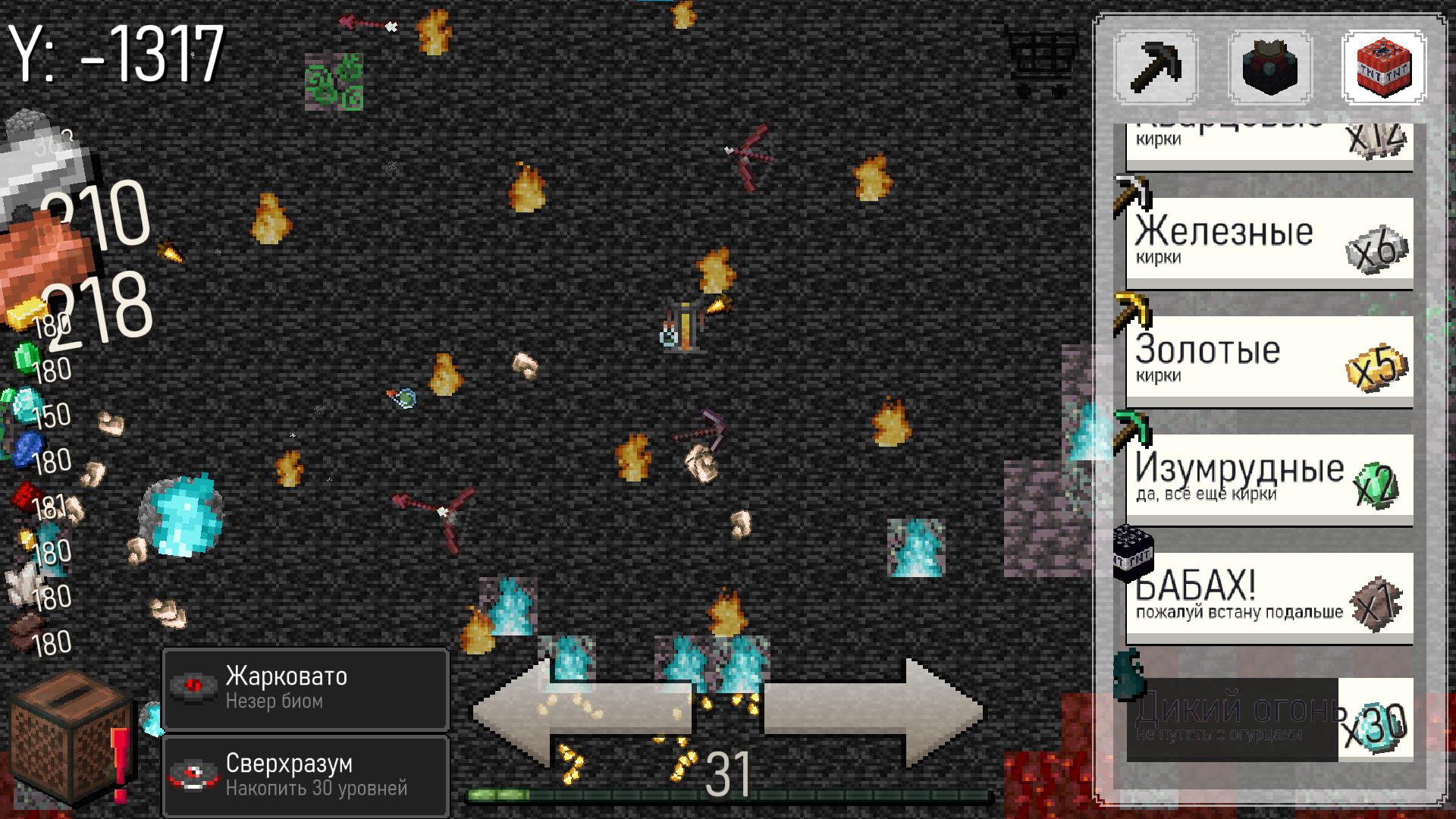
Task: Buy the Золотые кирки x5 upgrade
Action: [x=1268, y=356]
